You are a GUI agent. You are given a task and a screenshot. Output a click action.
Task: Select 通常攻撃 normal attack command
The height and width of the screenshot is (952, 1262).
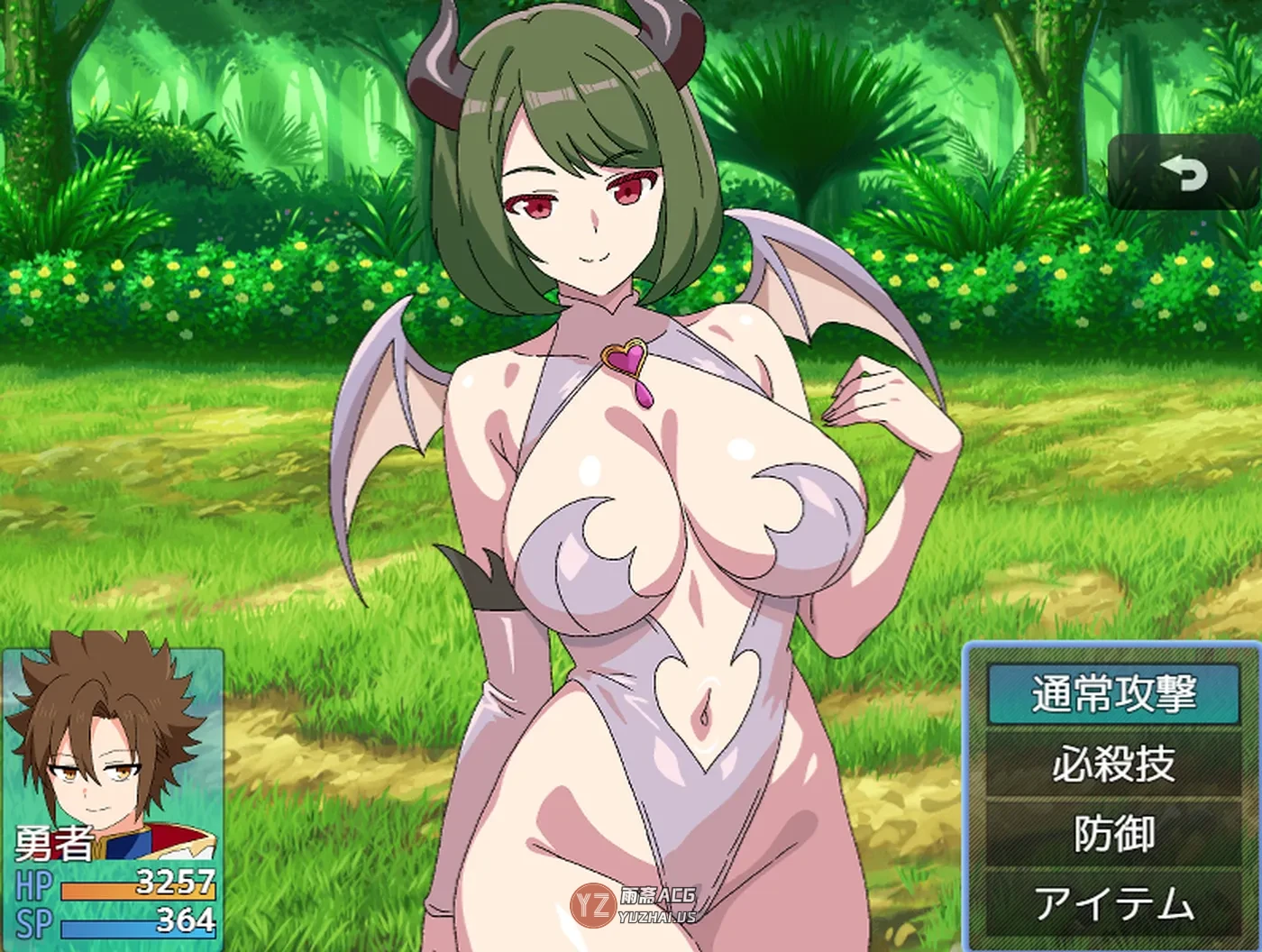pyautogui.click(x=1113, y=695)
